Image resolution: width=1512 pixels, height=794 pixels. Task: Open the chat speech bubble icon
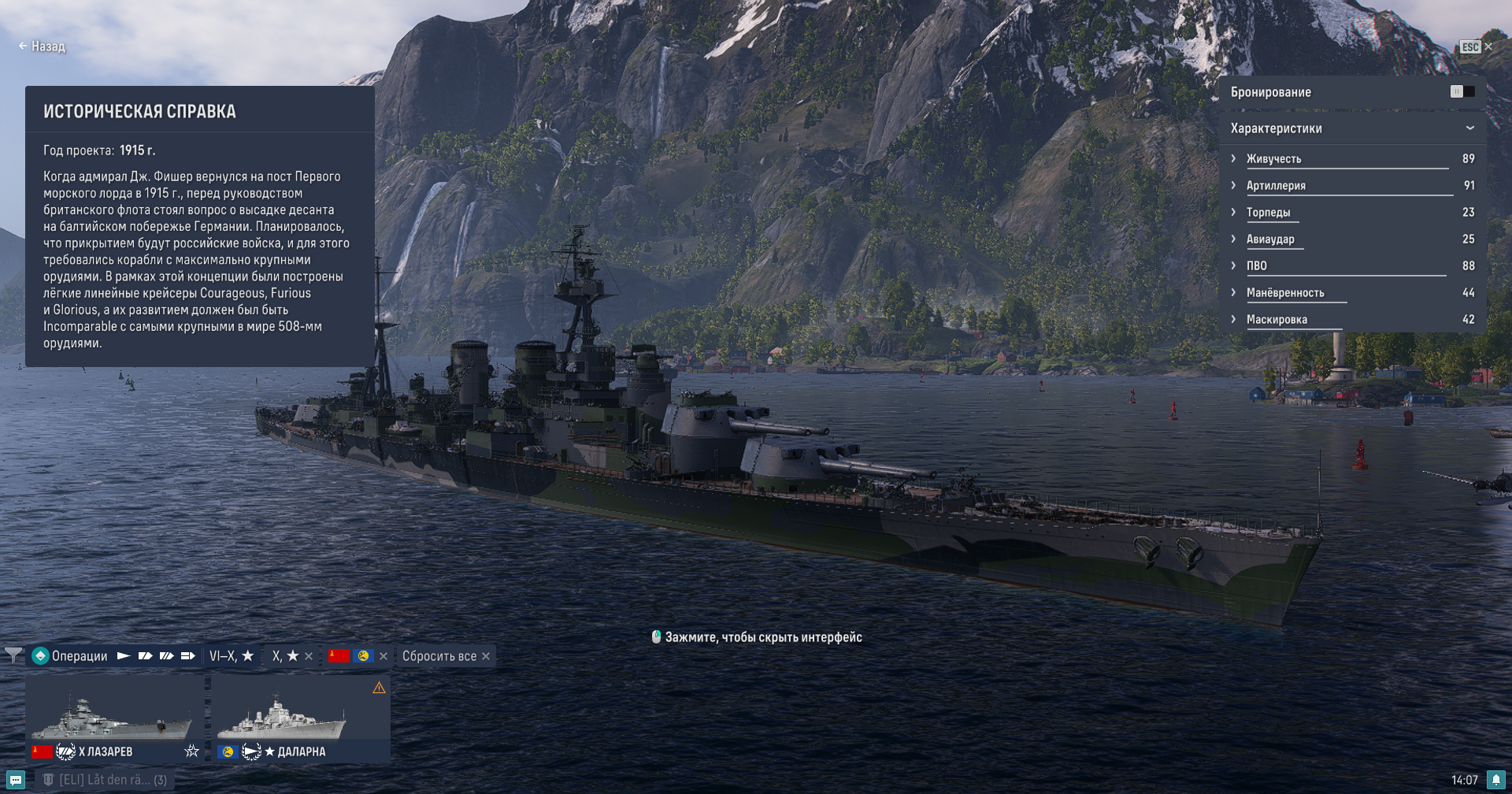16,780
